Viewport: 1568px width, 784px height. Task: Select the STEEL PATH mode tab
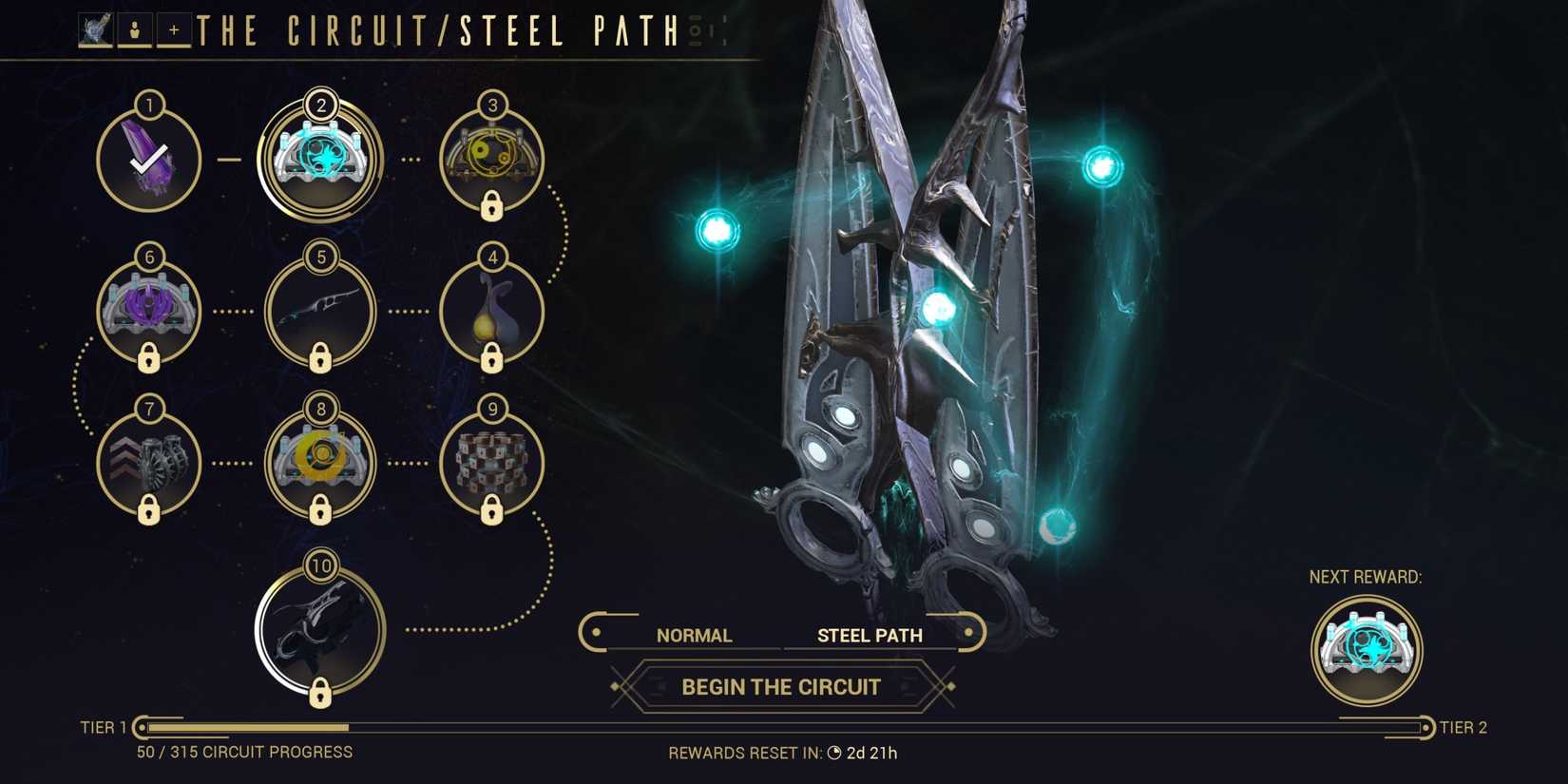pyautogui.click(x=869, y=634)
